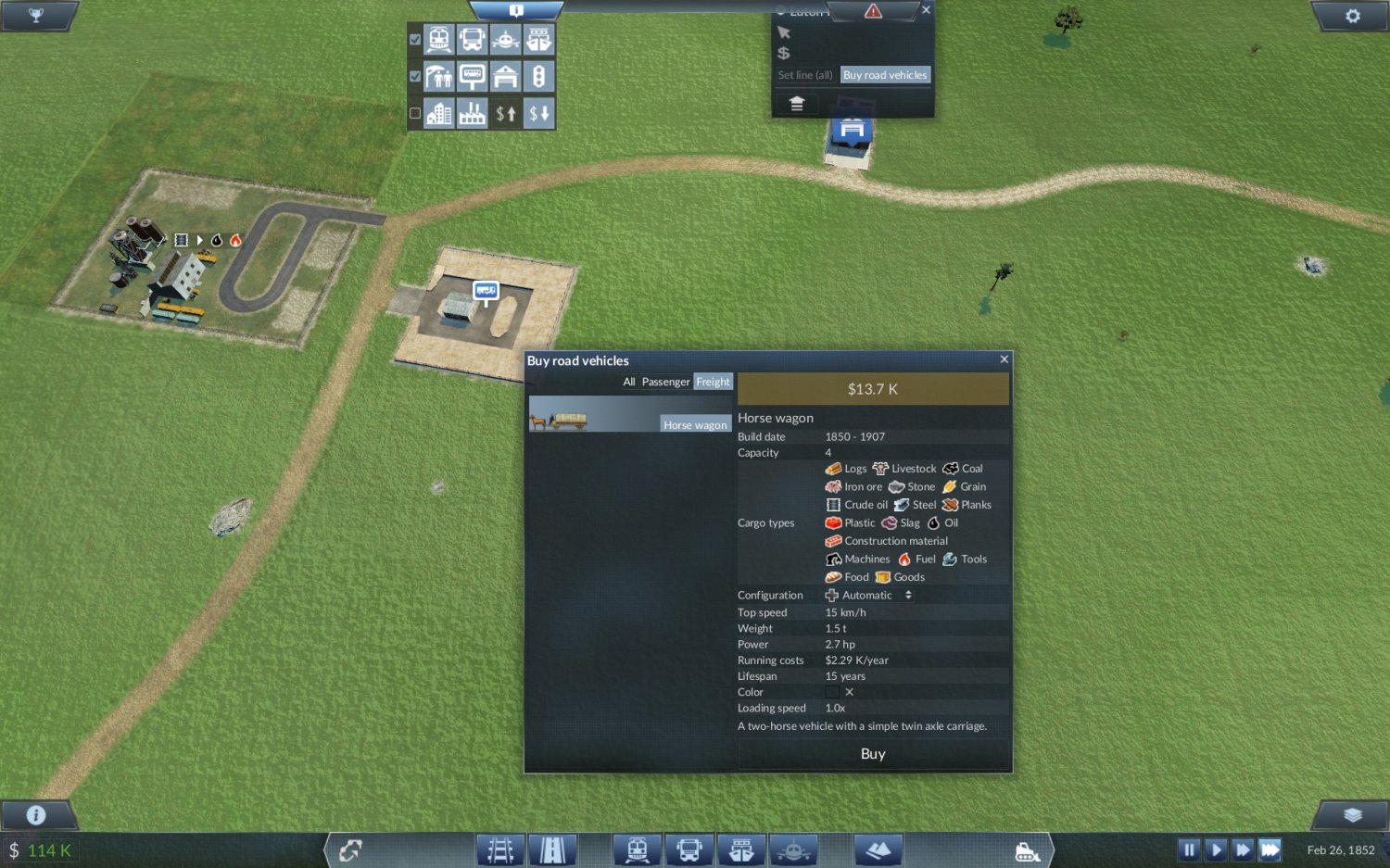Open the settings gear menu
1390x868 pixels.
[1352, 16]
